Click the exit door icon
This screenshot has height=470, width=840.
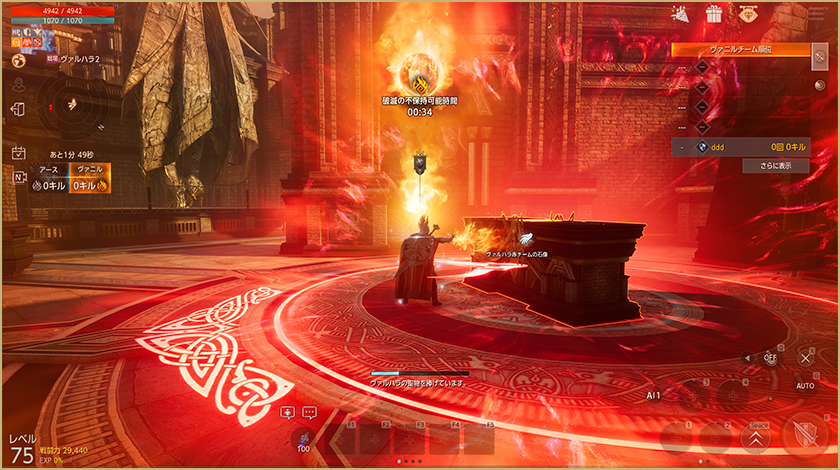click(19, 109)
